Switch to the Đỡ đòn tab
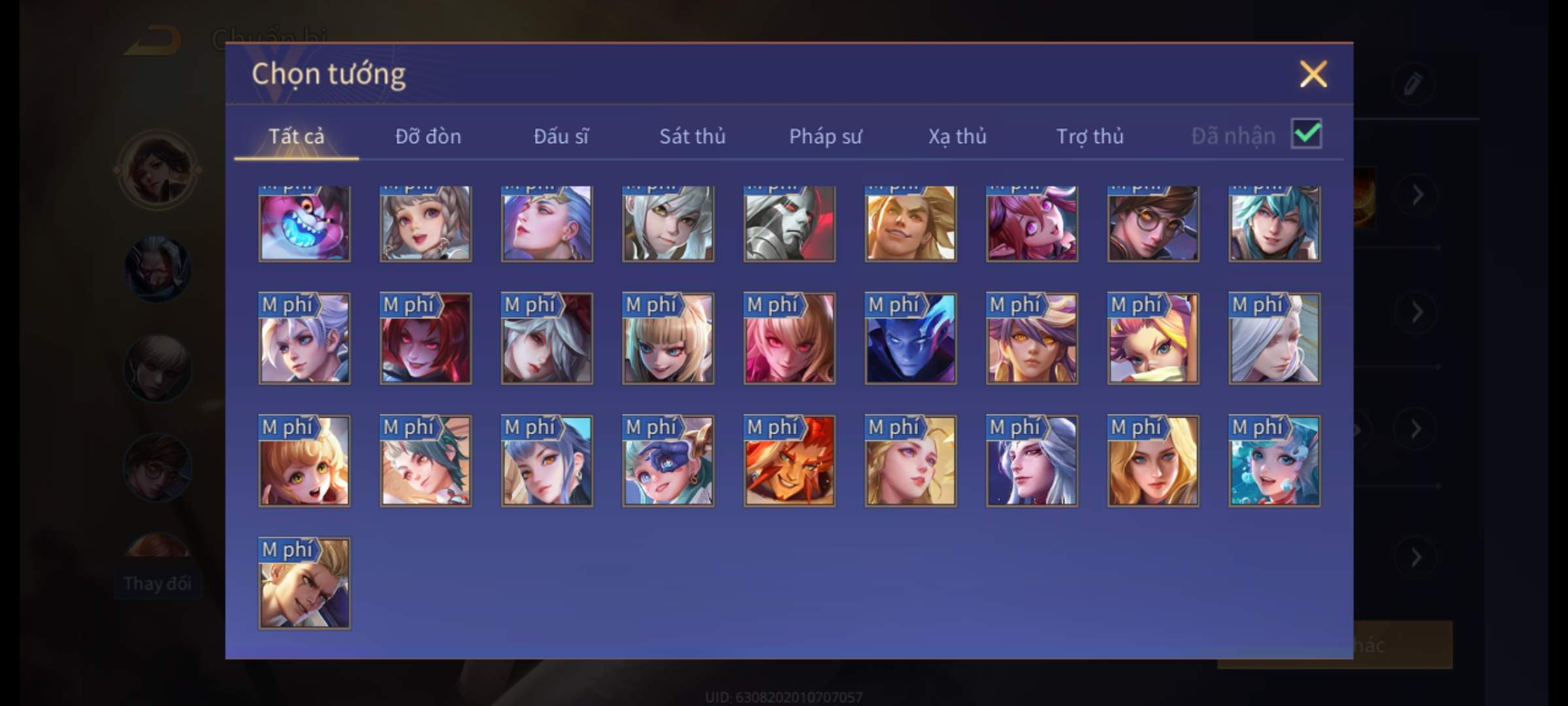This screenshot has width=1568, height=706. tap(428, 136)
